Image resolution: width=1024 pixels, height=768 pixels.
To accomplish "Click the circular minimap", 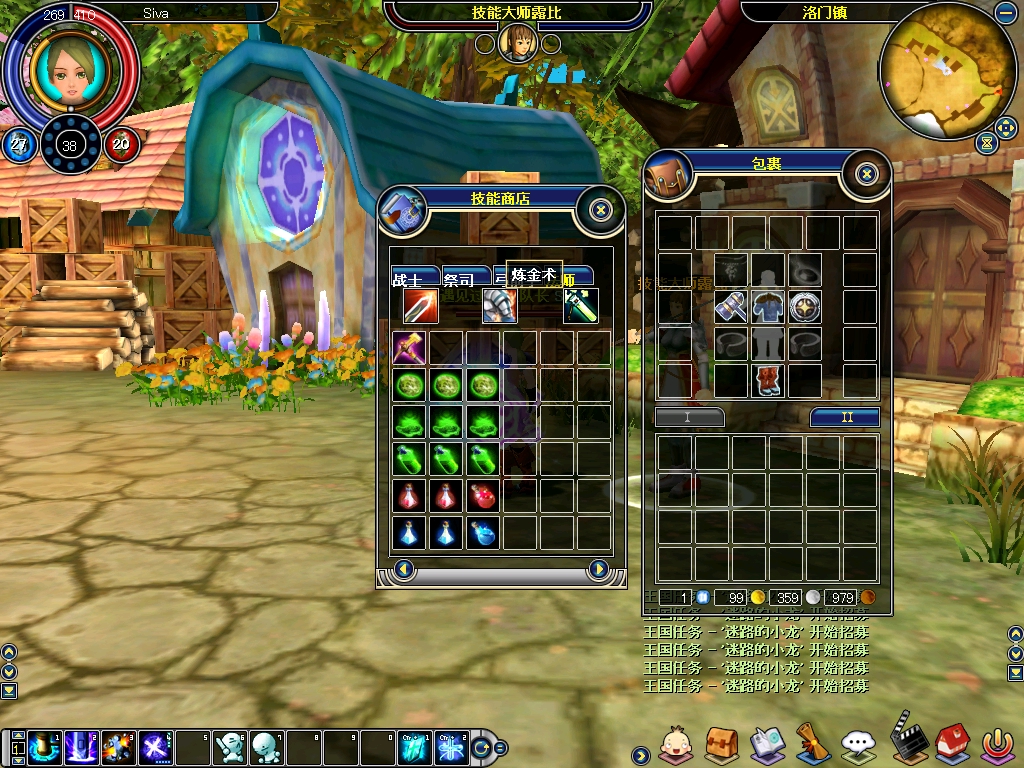I will click(947, 70).
